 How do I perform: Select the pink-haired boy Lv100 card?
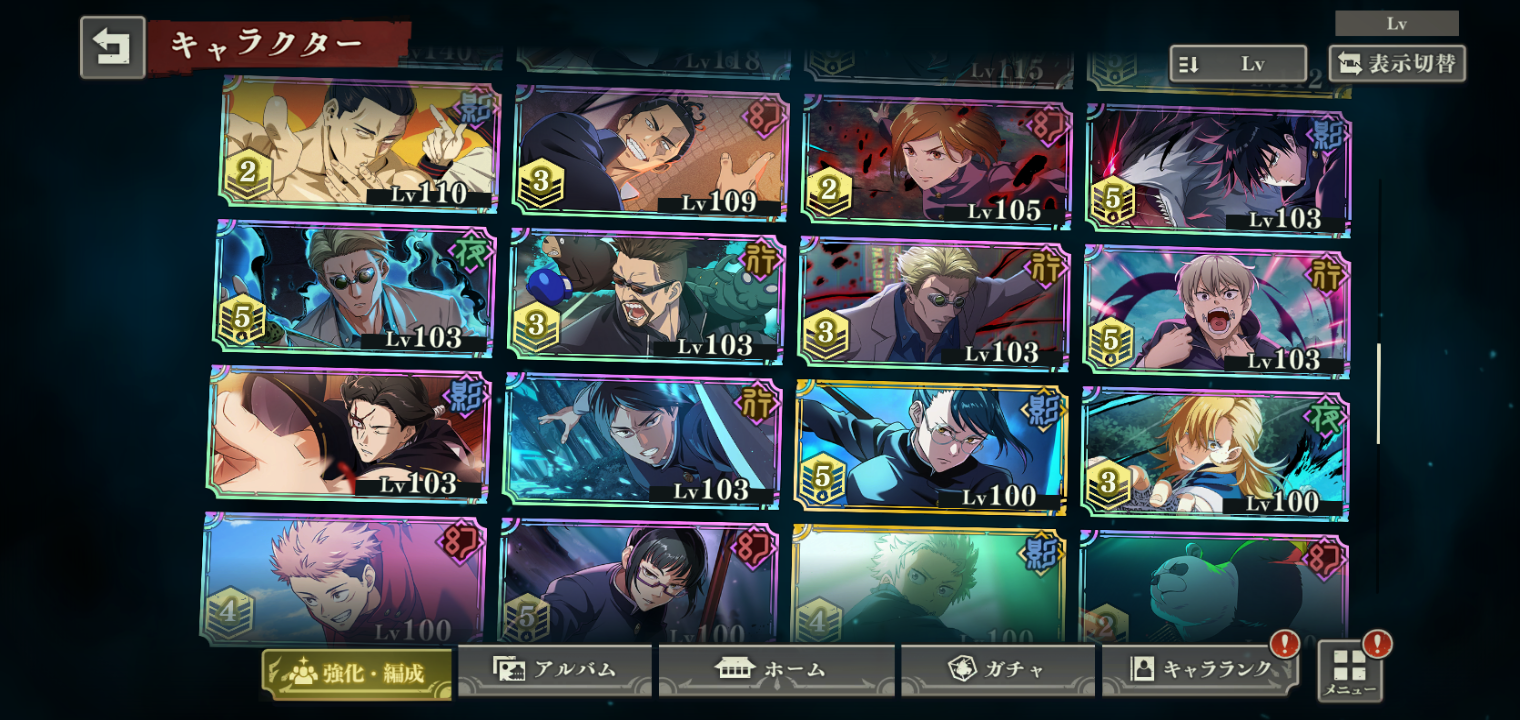click(x=343, y=580)
